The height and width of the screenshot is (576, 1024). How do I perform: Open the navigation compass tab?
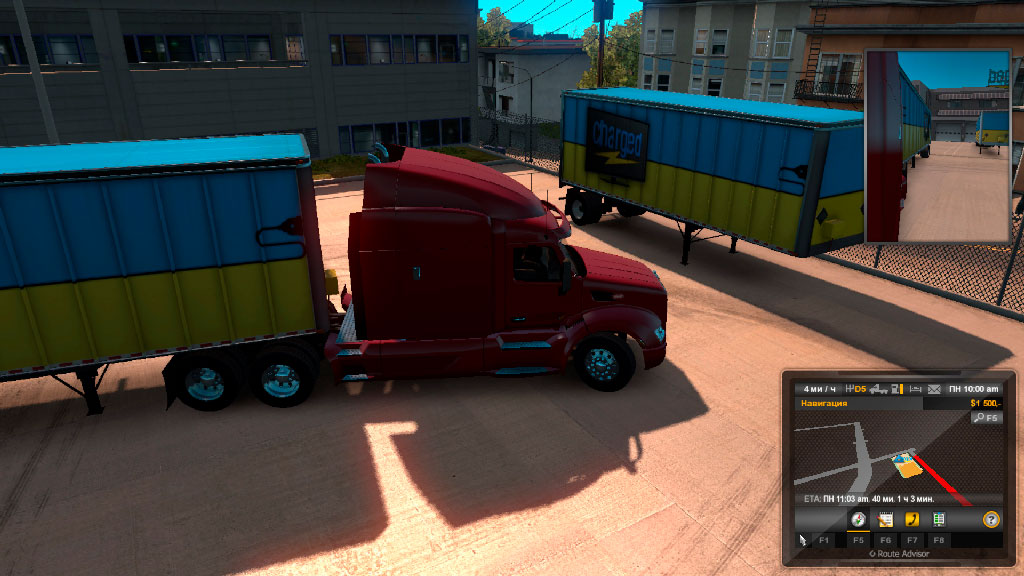tap(857, 519)
